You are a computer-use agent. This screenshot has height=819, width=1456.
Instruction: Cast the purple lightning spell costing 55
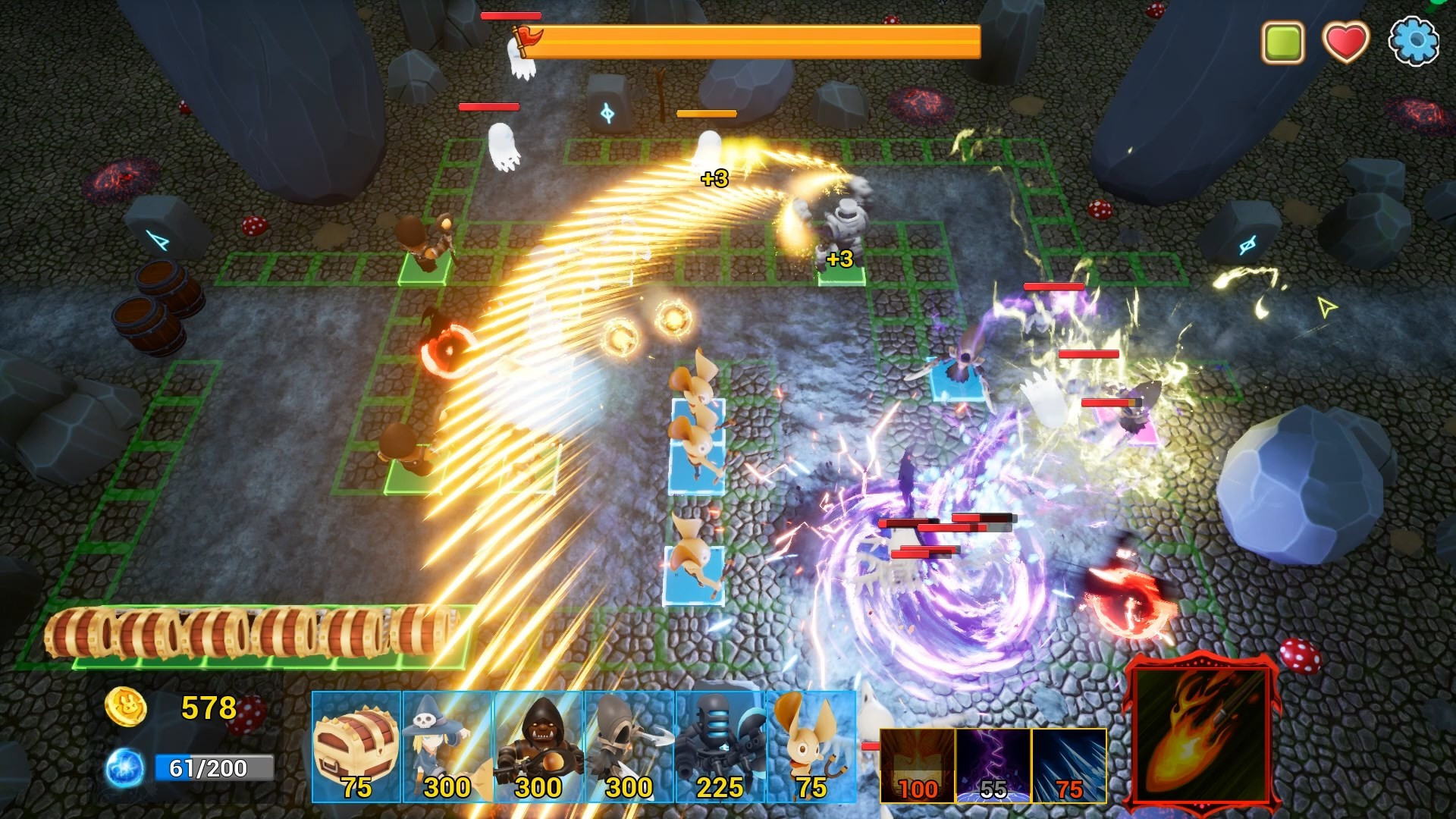click(x=993, y=765)
